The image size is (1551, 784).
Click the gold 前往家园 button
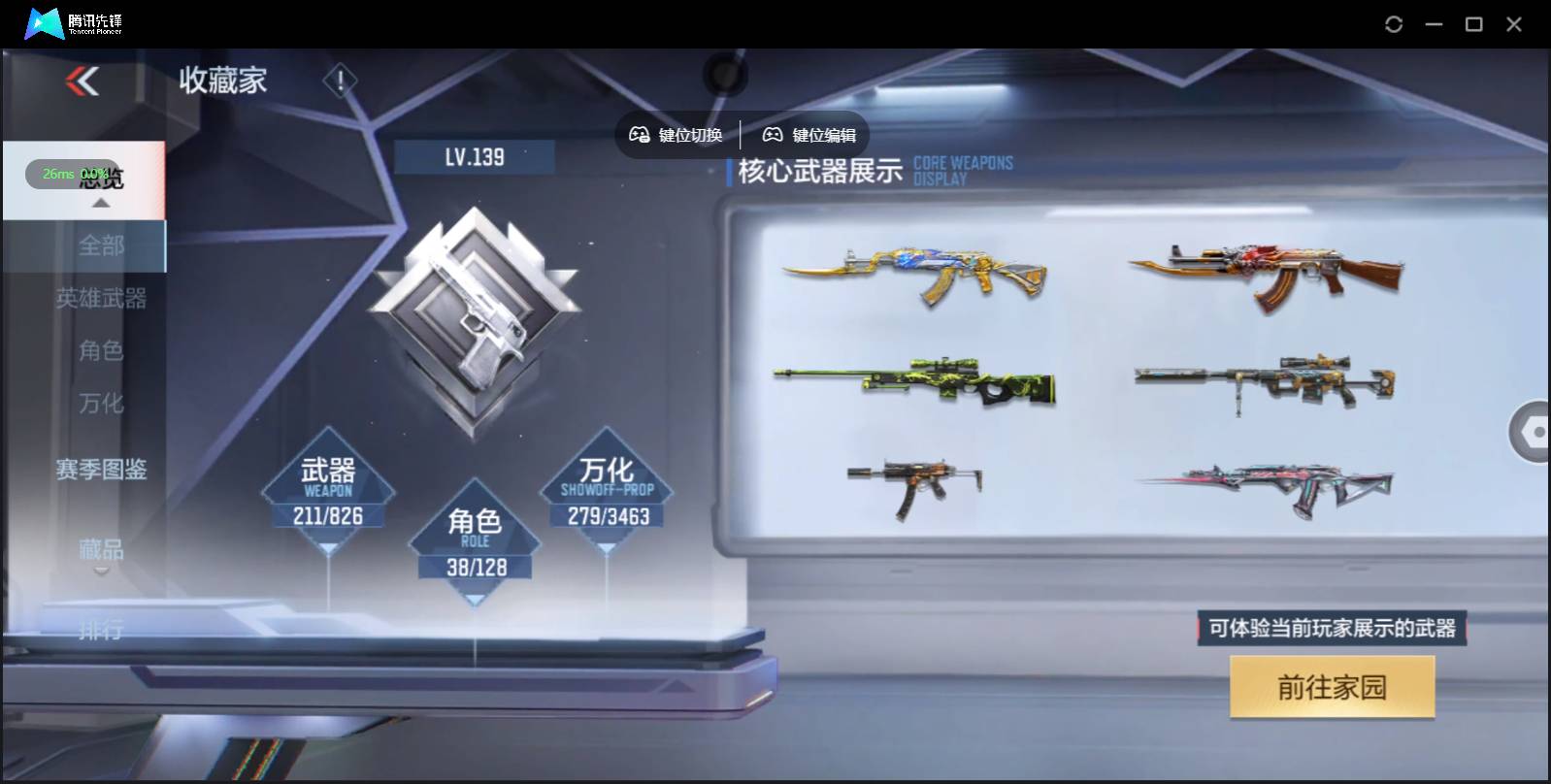(1332, 686)
